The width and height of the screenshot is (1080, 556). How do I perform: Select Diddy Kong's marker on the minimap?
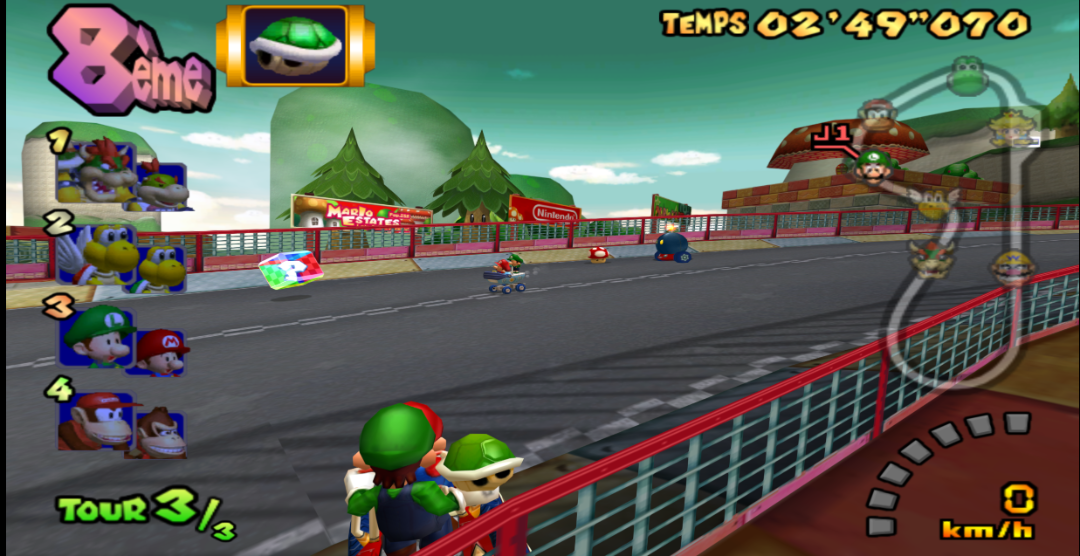[x=877, y=115]
